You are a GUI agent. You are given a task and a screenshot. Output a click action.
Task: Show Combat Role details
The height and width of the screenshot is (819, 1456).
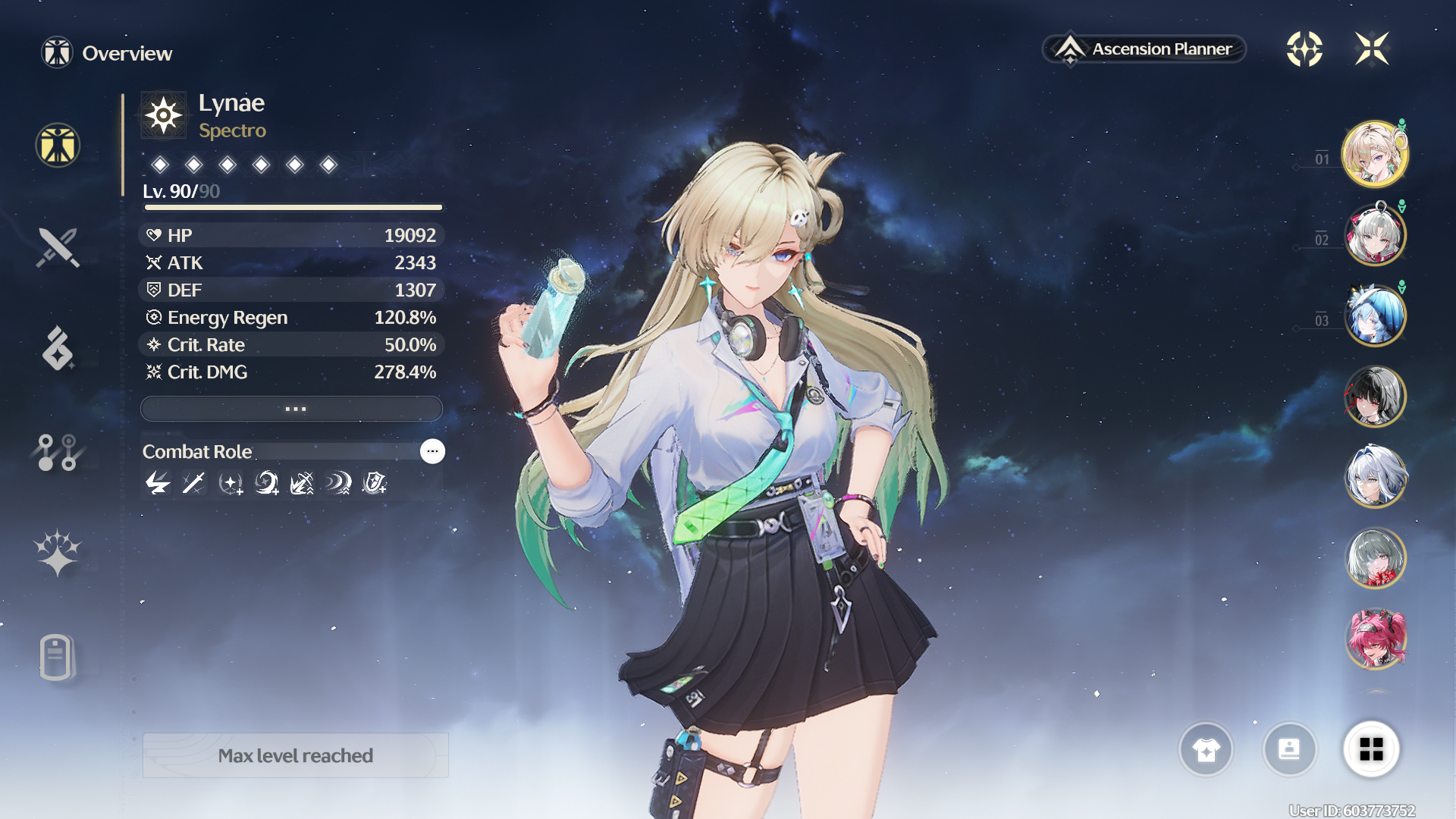click(432, 451)
